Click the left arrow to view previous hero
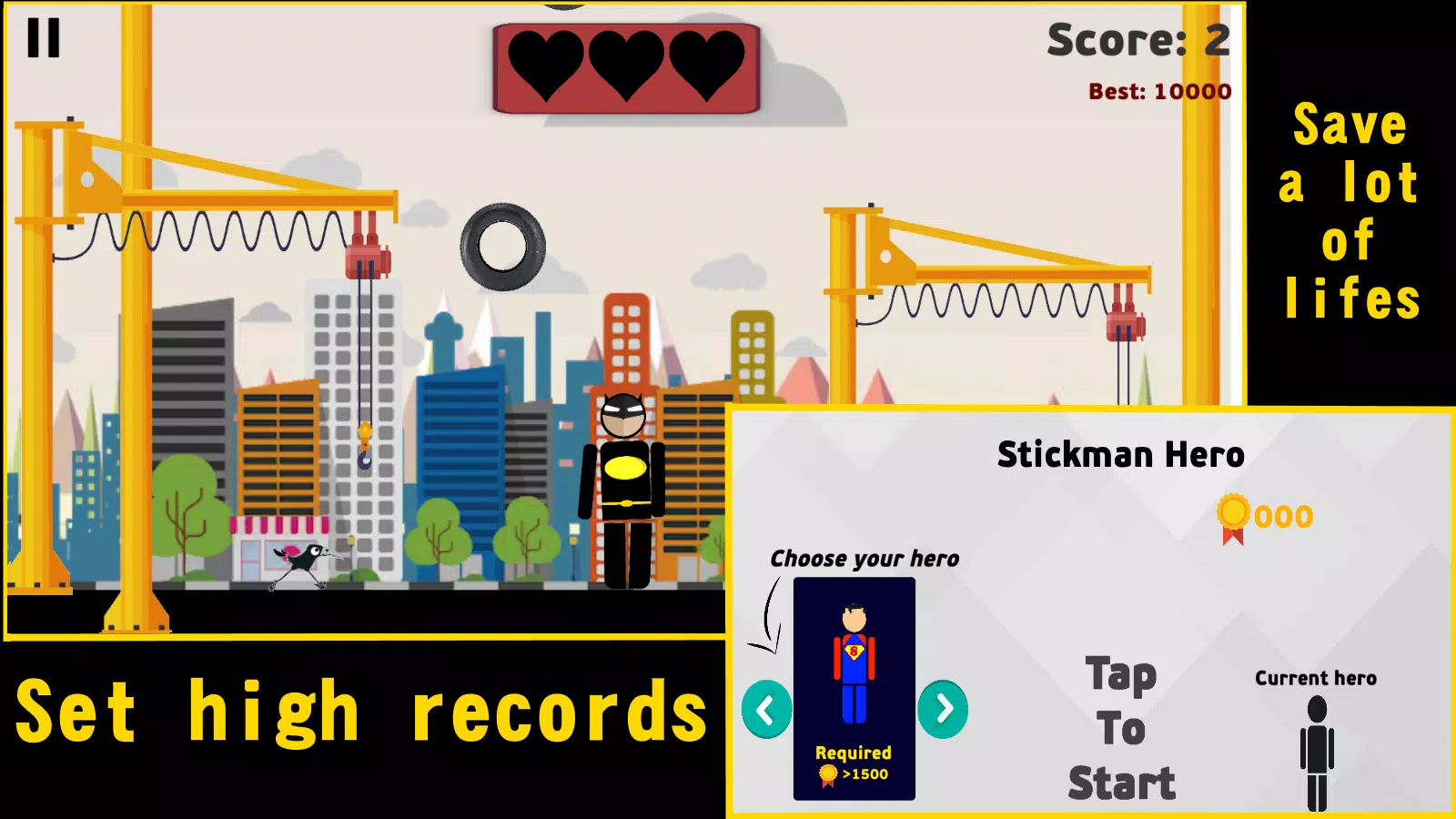Image resolution: width=1456 pixels, height=819 pixels. (x=764, y=708)
